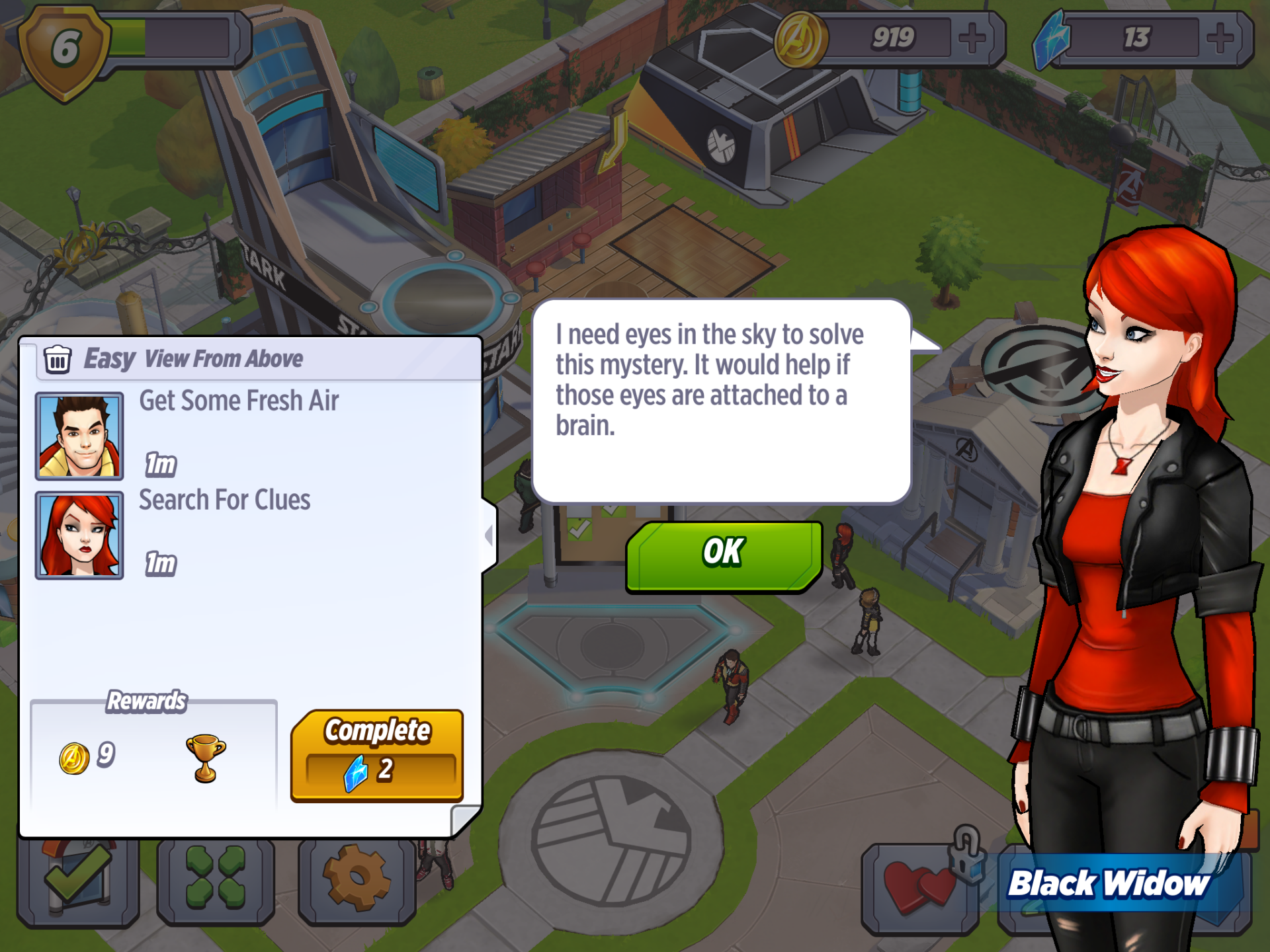Complete the mission for 2 shards
The width and height of the screenshot is (1270, 952).
[377, 756]
